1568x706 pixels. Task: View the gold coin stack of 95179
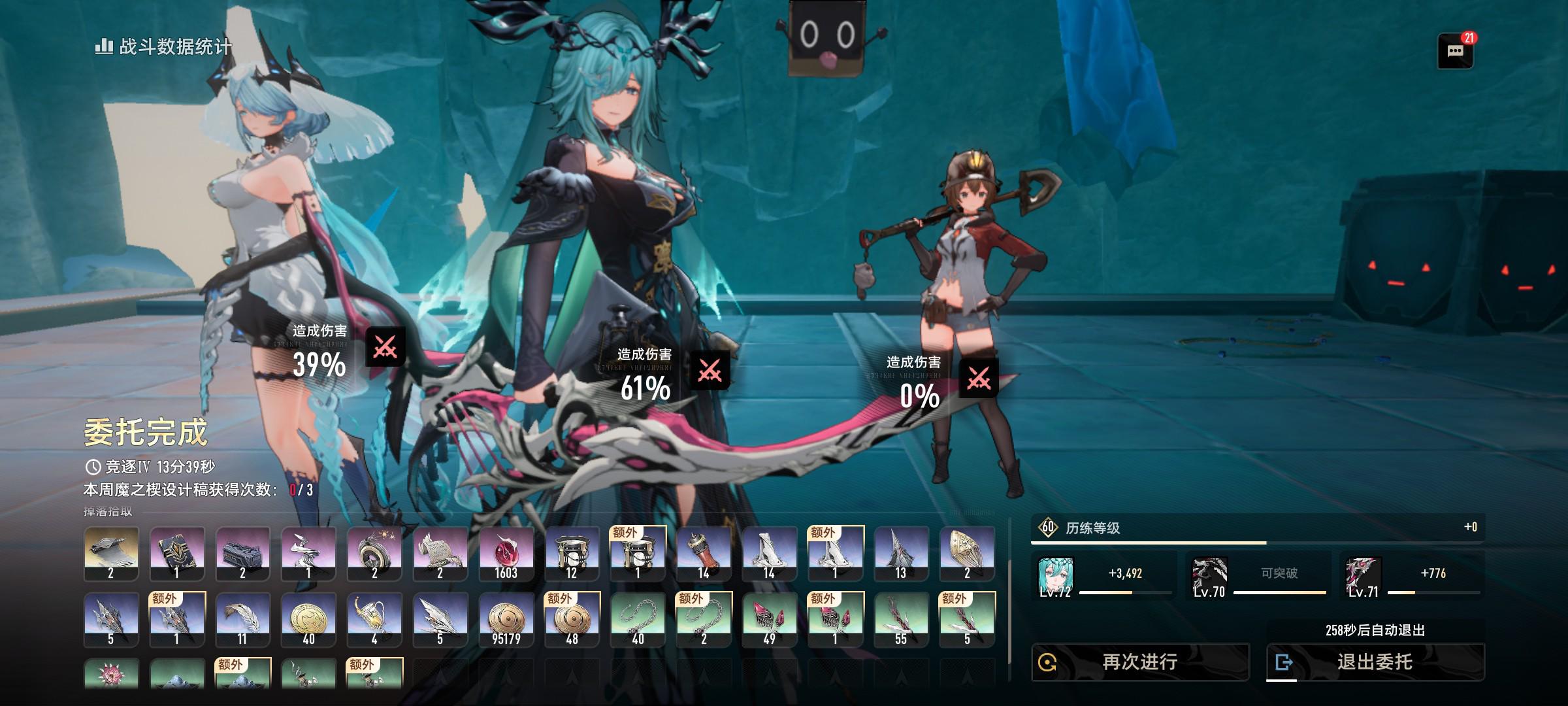coord(506,620)
